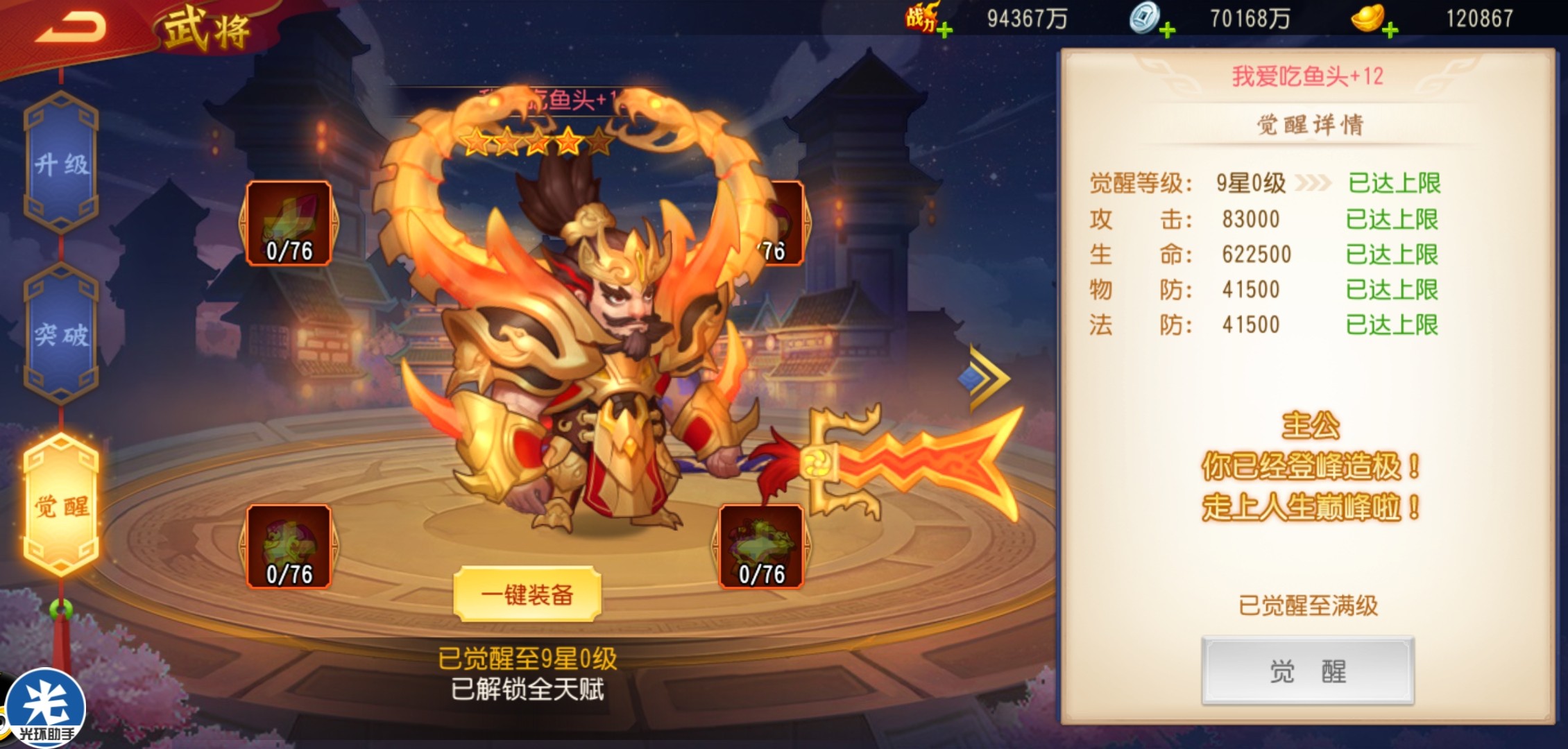Image resolution: width=1568 pixels, height=749 pixels.
Task: Open the 突破 tab
Action: (x=61, y=335)
